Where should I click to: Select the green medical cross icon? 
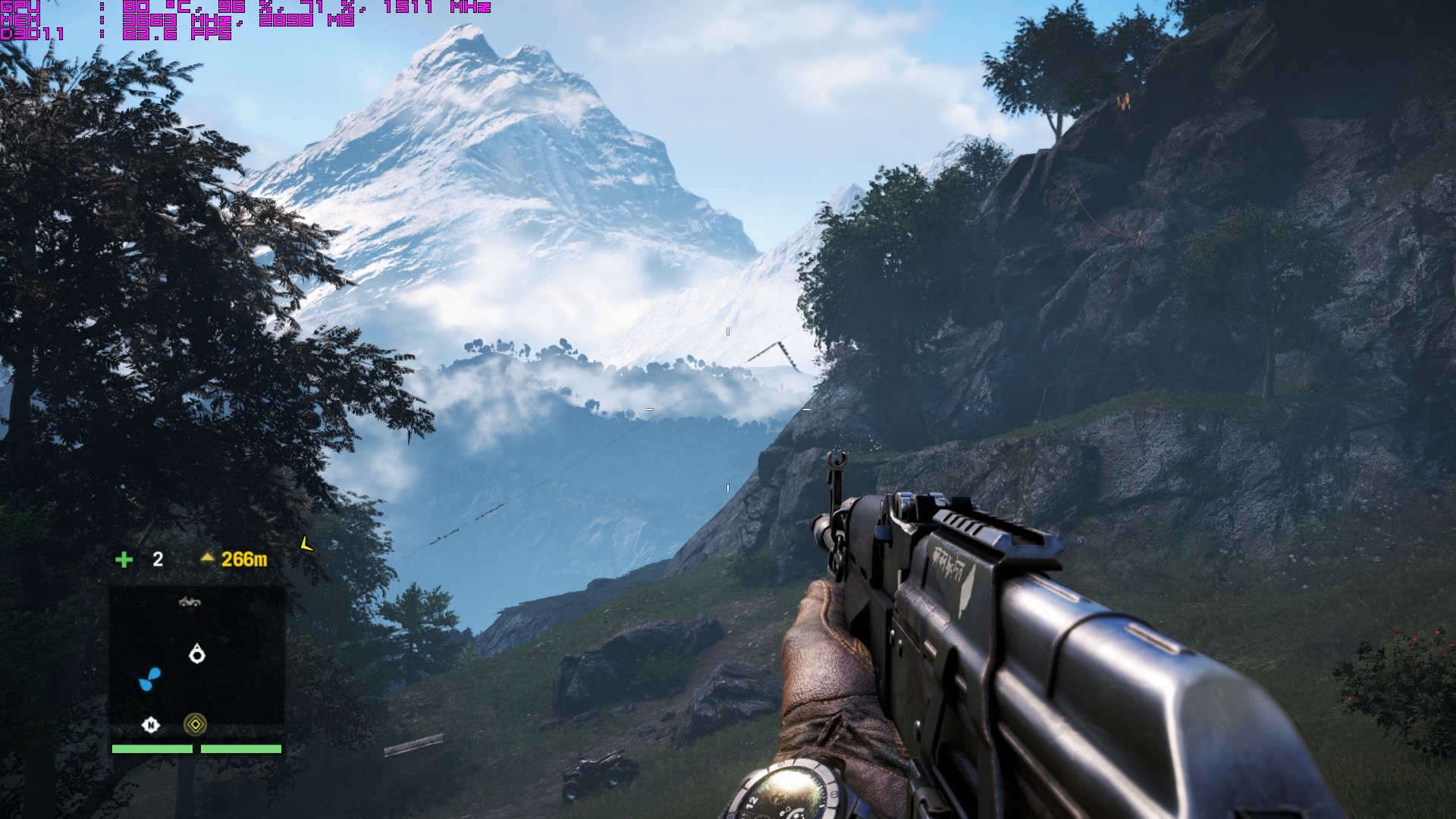click(x=124, y=560)
